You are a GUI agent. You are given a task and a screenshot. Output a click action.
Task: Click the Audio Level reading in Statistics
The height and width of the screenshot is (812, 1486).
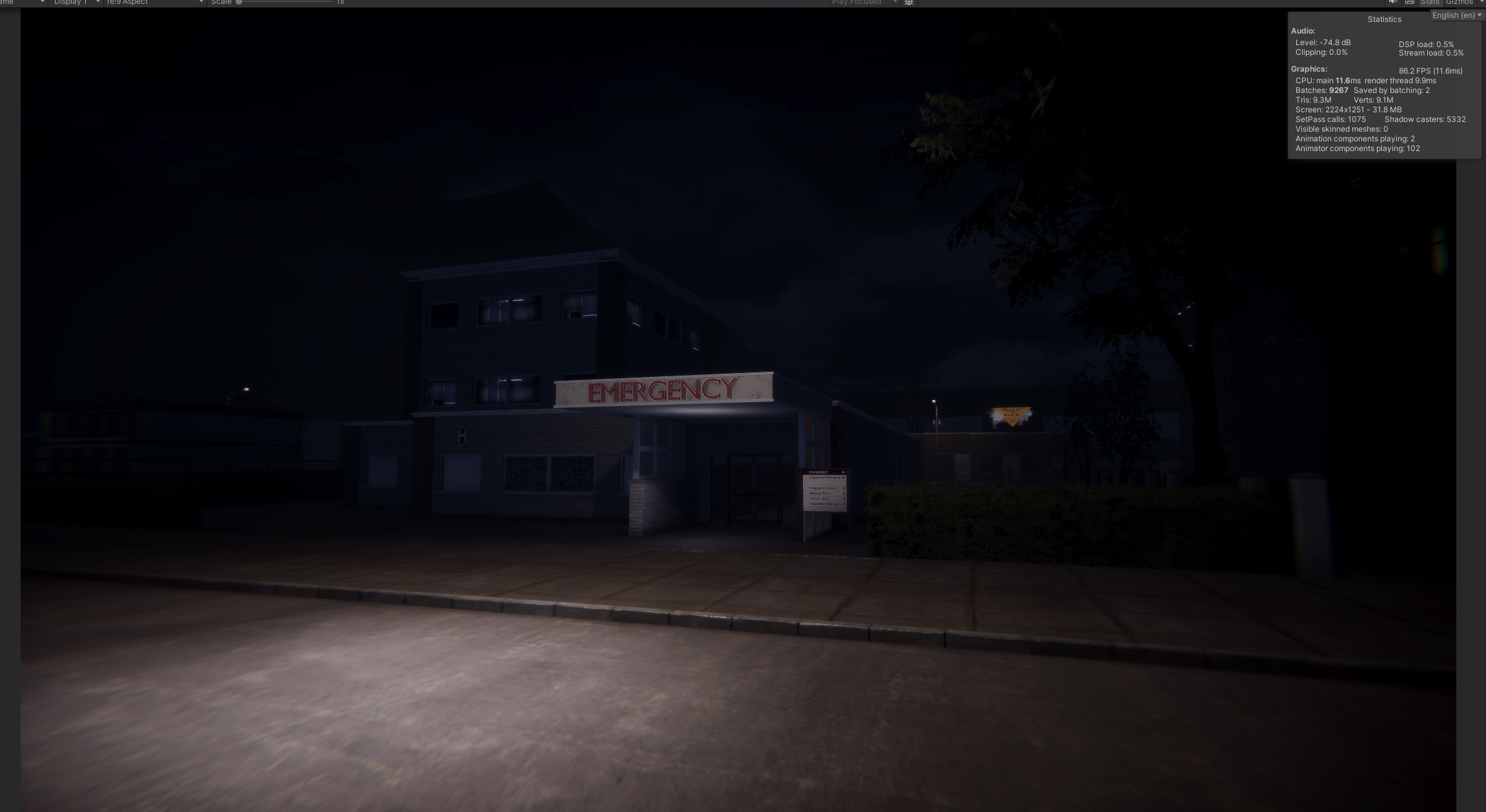coord(1322,43)
